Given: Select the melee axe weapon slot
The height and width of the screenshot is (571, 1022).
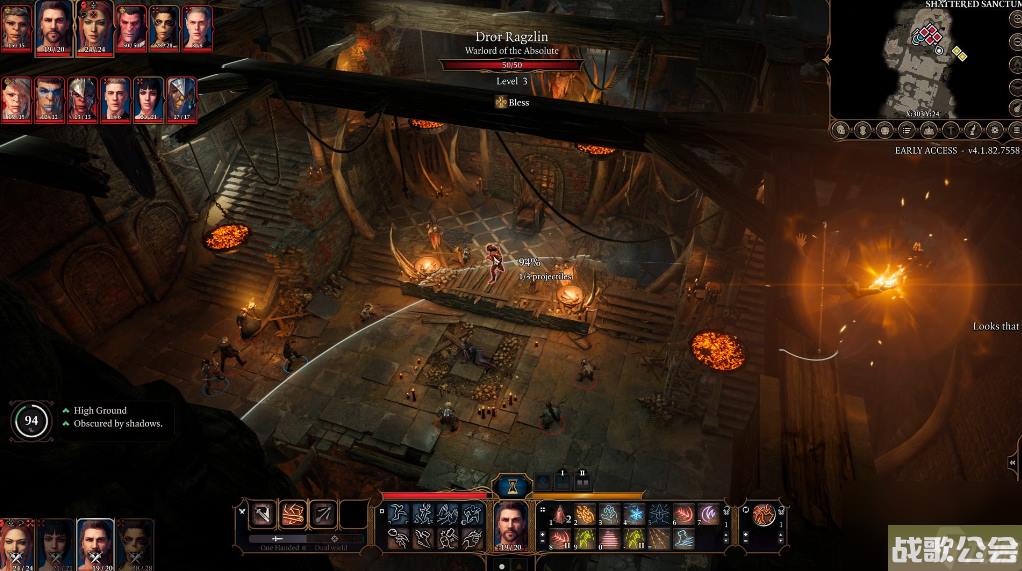Looking at the screenshot, I should click(263, 514).
